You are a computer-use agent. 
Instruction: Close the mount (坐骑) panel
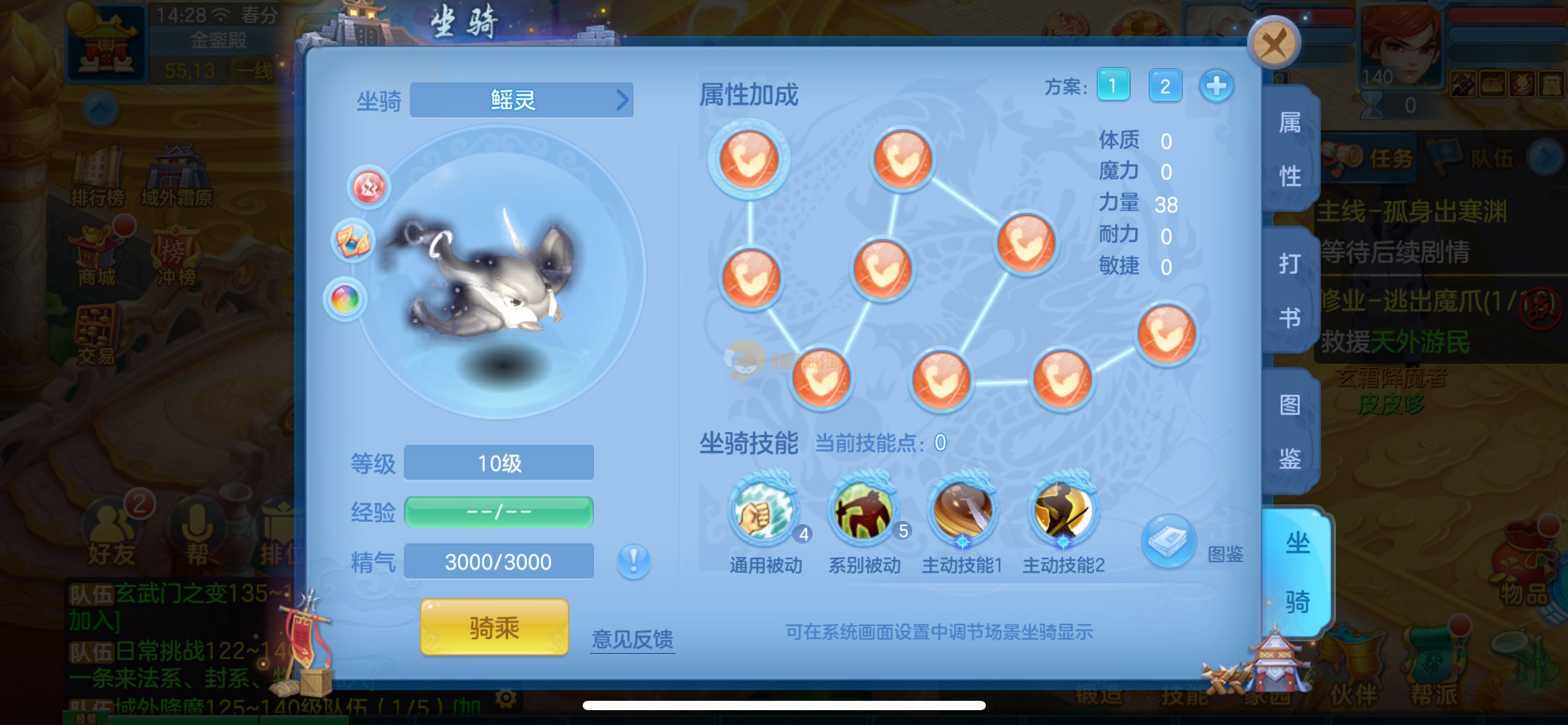click(1273, 43)
